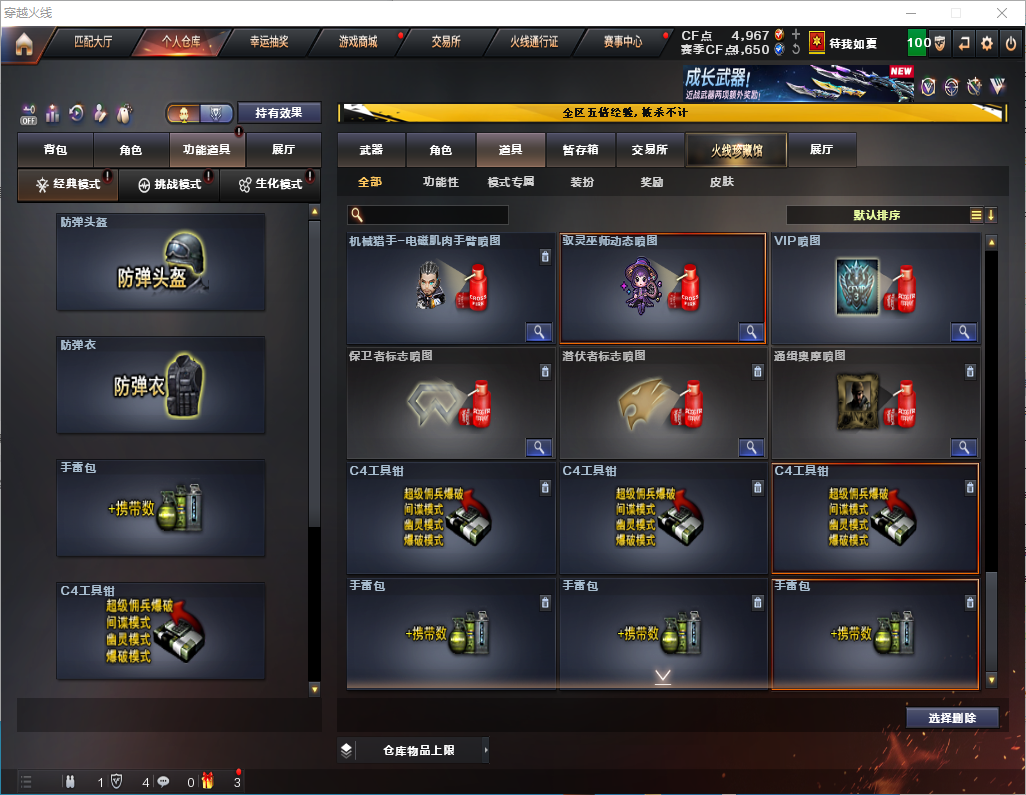
Task: Click the 选择删除 button
Action: (x=951, y=718)
